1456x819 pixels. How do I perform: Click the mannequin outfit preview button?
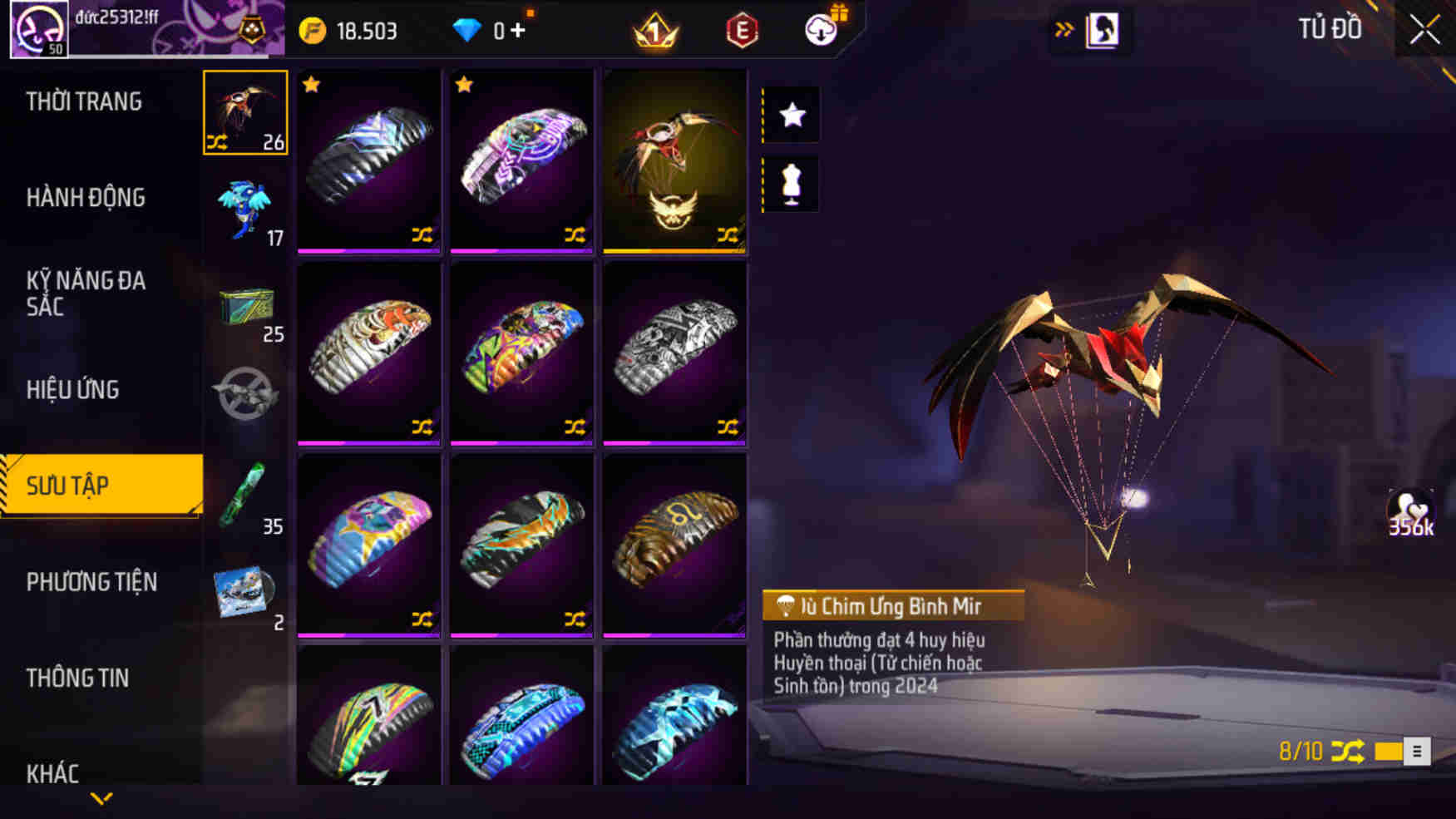click(792, 185)
